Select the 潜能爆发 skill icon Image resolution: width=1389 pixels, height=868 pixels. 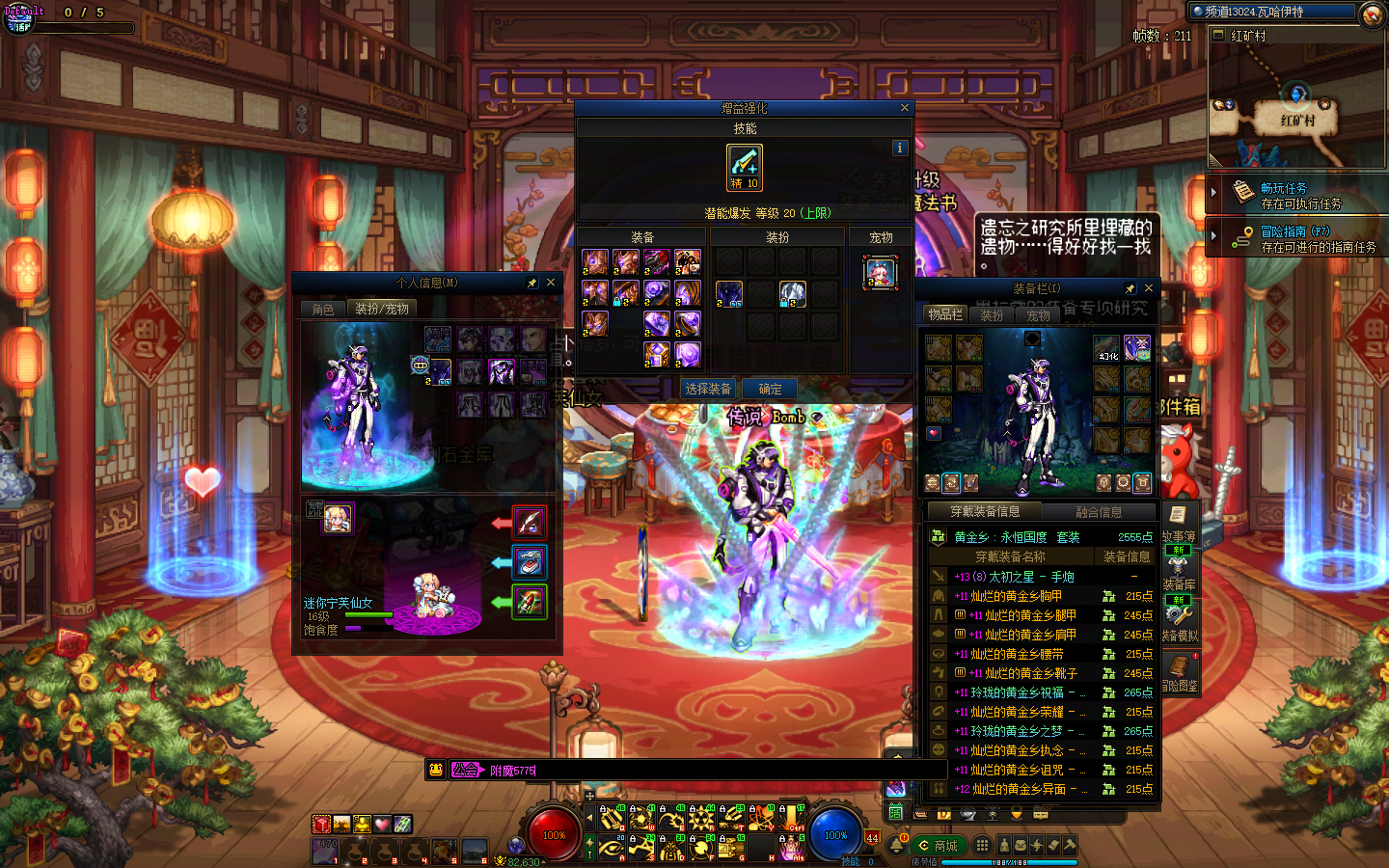tap(745, 166)
